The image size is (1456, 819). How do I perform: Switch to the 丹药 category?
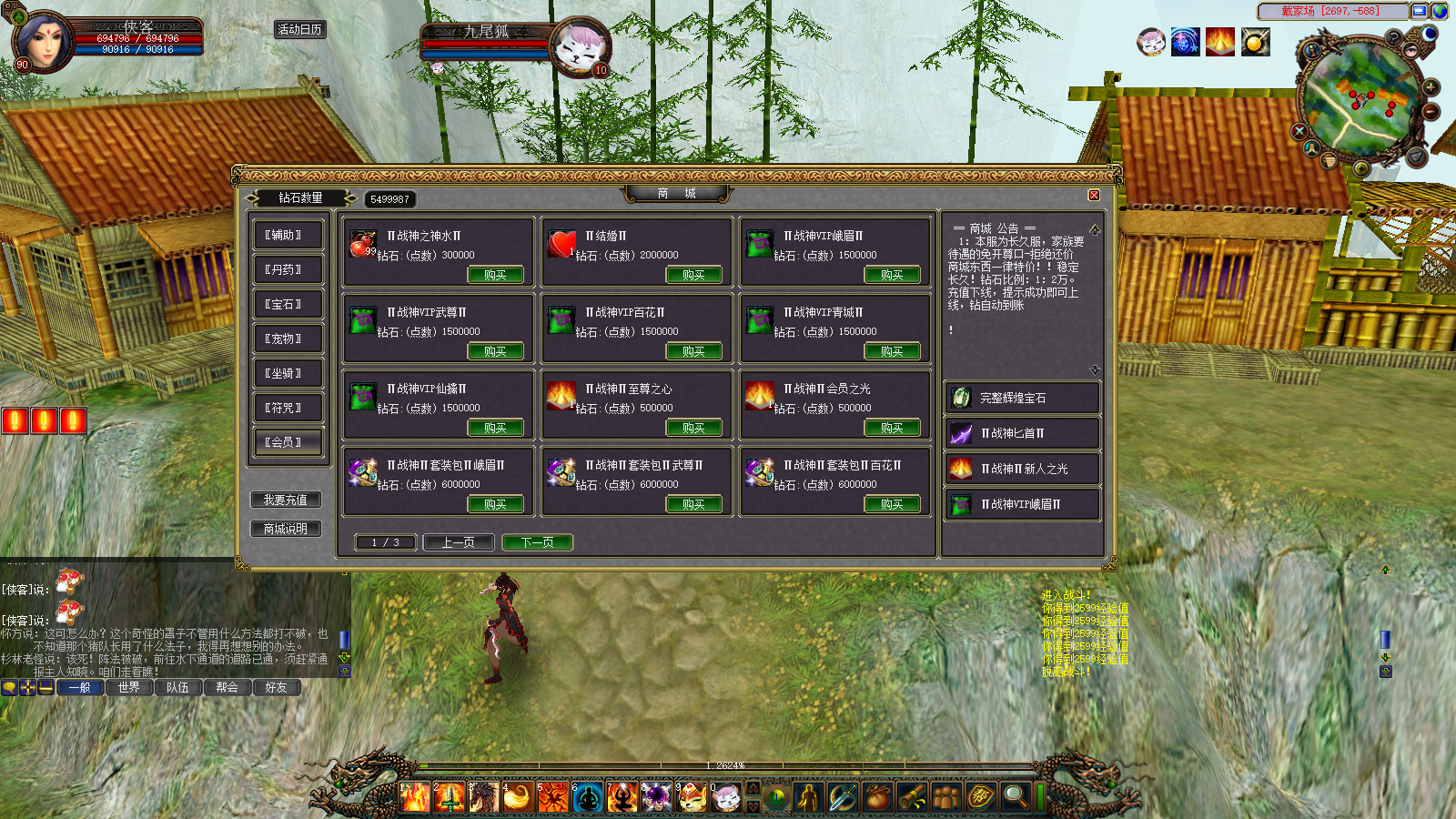pos(288,269)
